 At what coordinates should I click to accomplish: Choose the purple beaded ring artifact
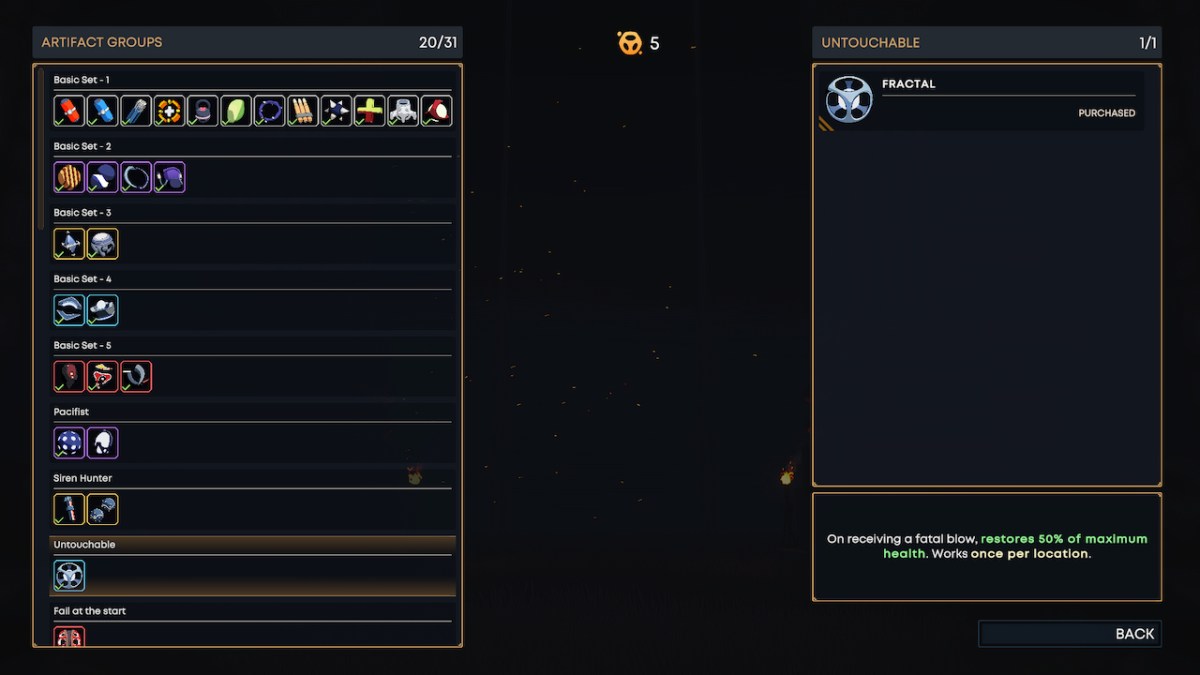(269, 110)
